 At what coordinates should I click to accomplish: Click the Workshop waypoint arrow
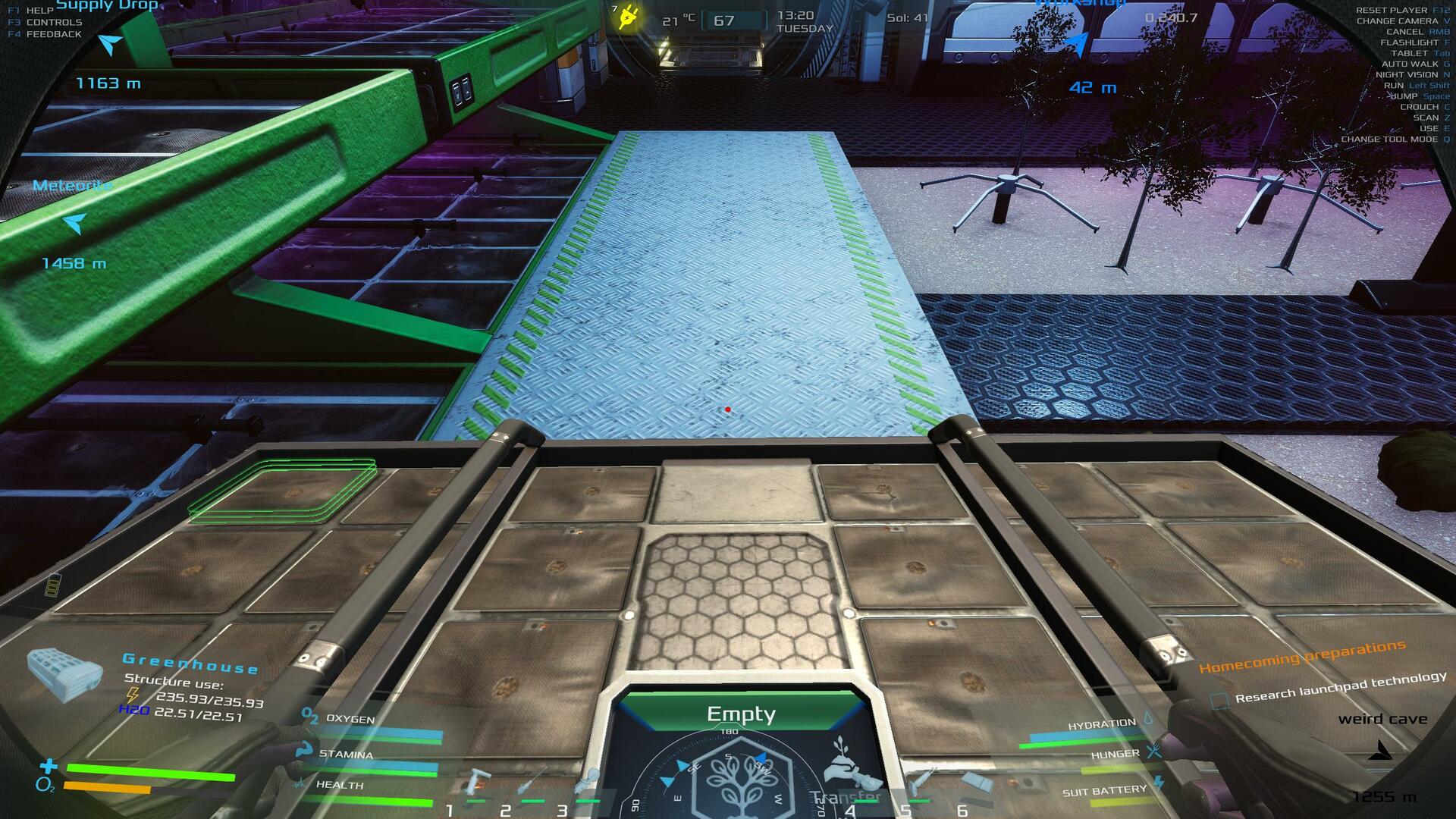pyautogui.click(x=1076, y=44)
